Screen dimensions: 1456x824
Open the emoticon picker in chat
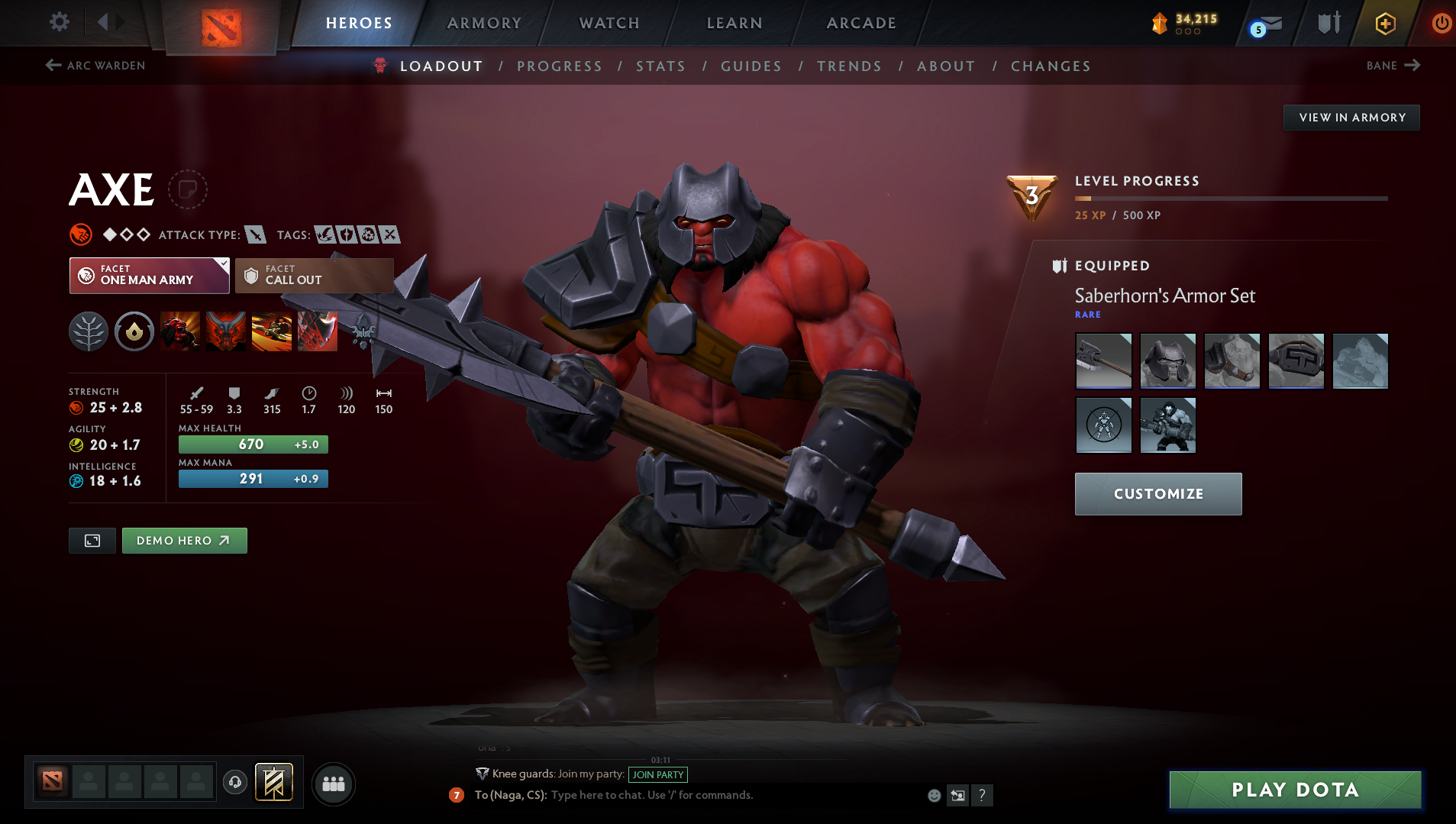click(935, 795)
